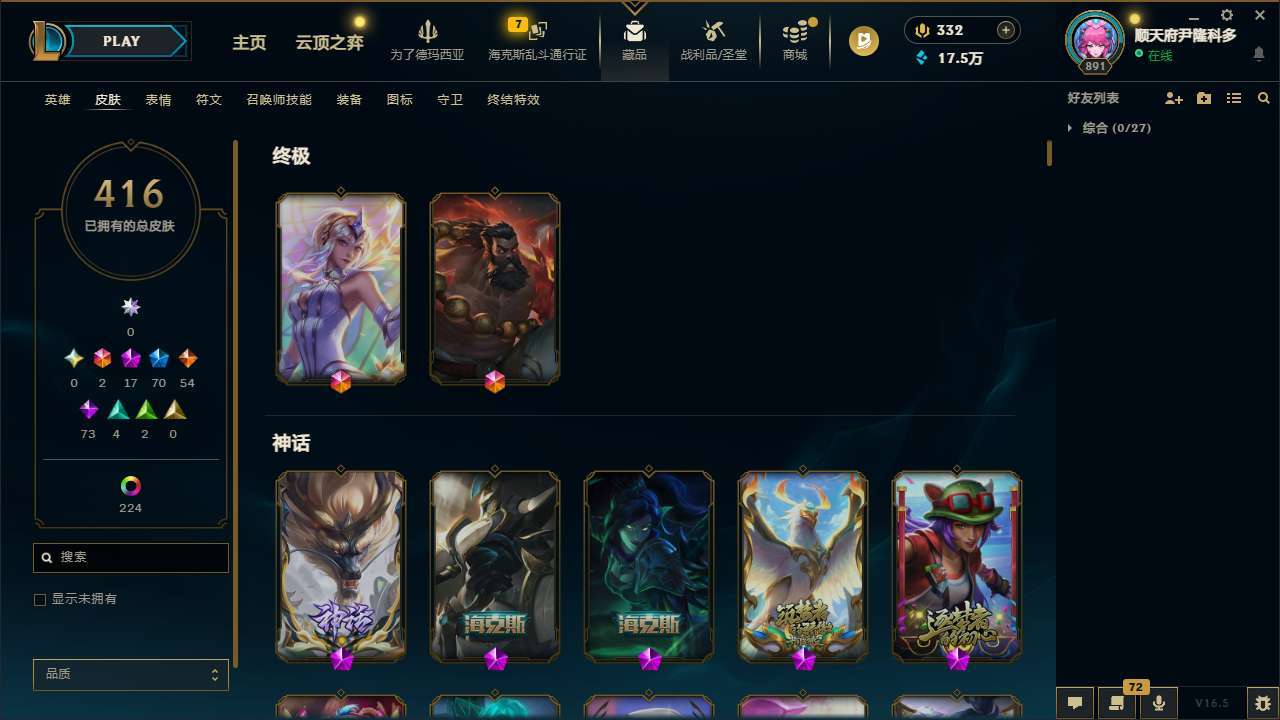Open the 为了德玛西亚 event icon
This screenshot has width=1280, height=720.
click(x=428, y=40)
